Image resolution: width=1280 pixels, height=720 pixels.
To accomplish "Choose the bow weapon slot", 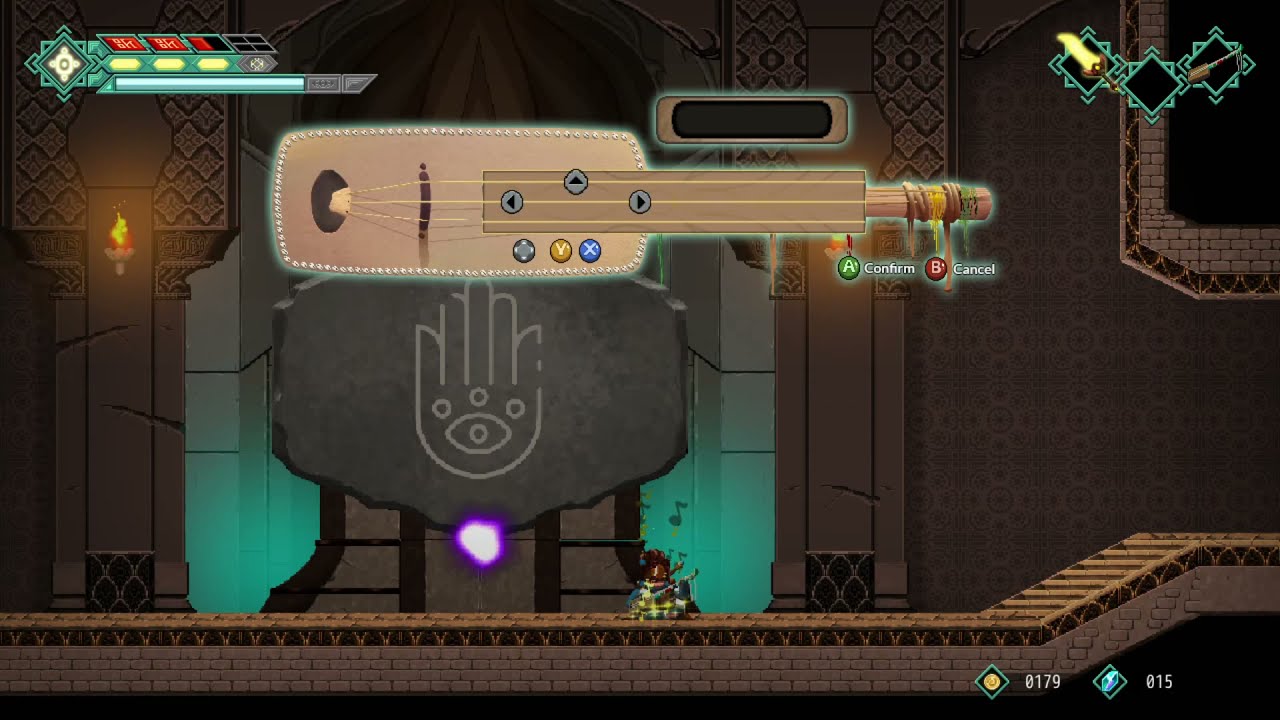I will [1215, 65].
